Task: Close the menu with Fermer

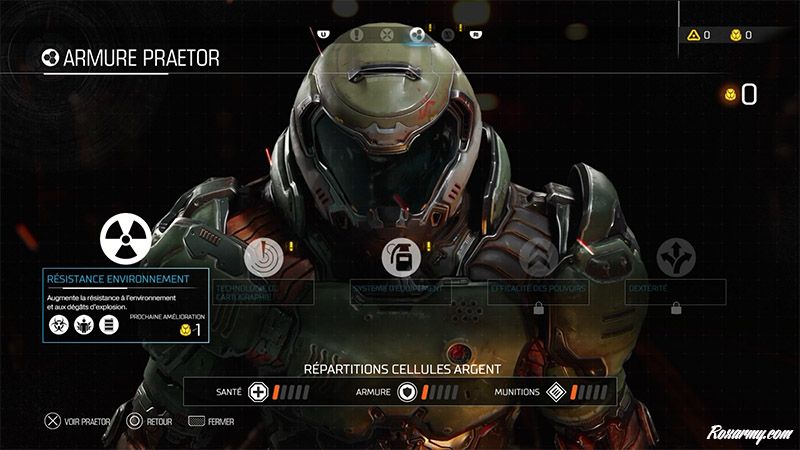Action: pos(212,423)
